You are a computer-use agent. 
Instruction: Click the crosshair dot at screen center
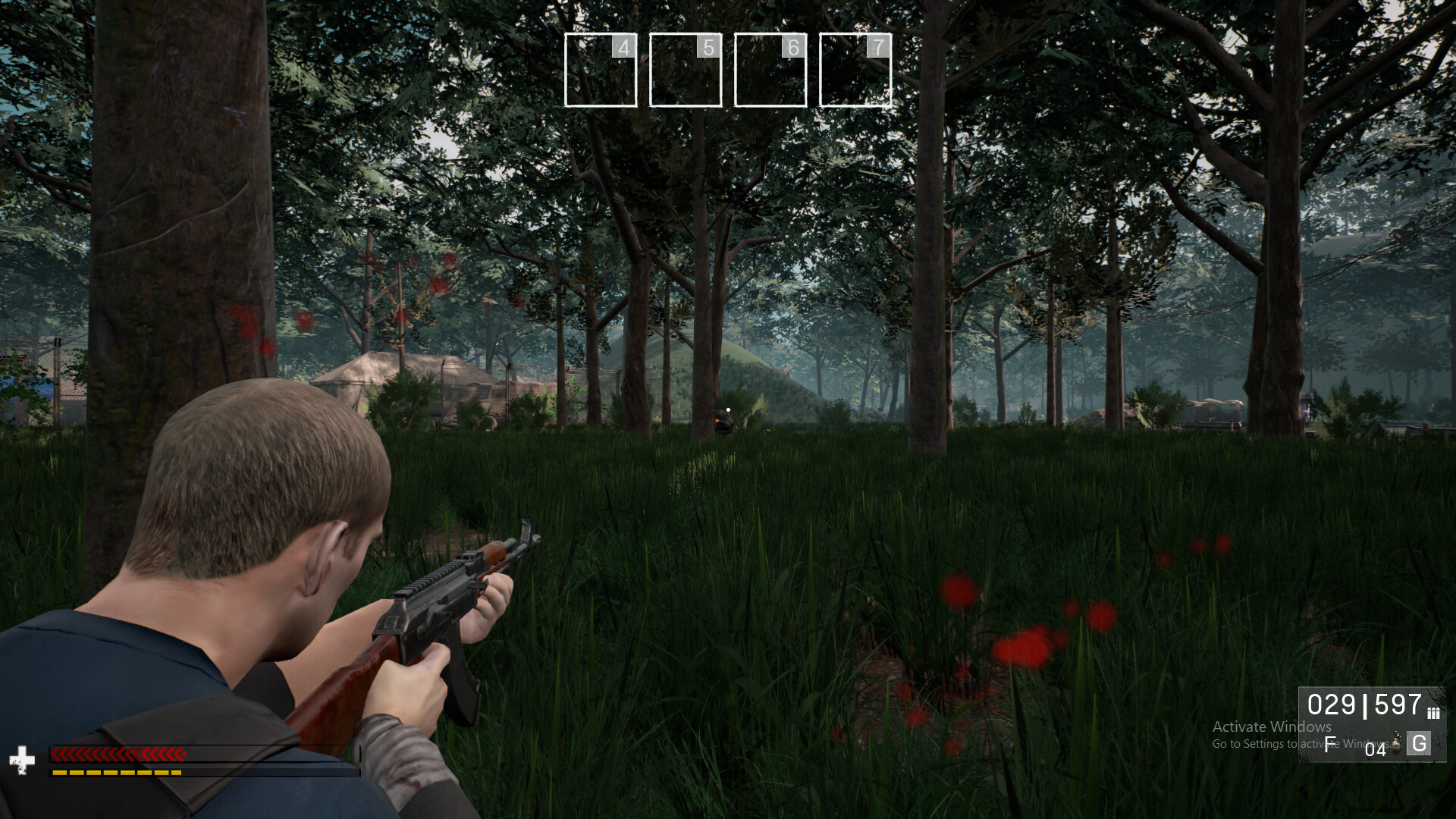point(728,409)
